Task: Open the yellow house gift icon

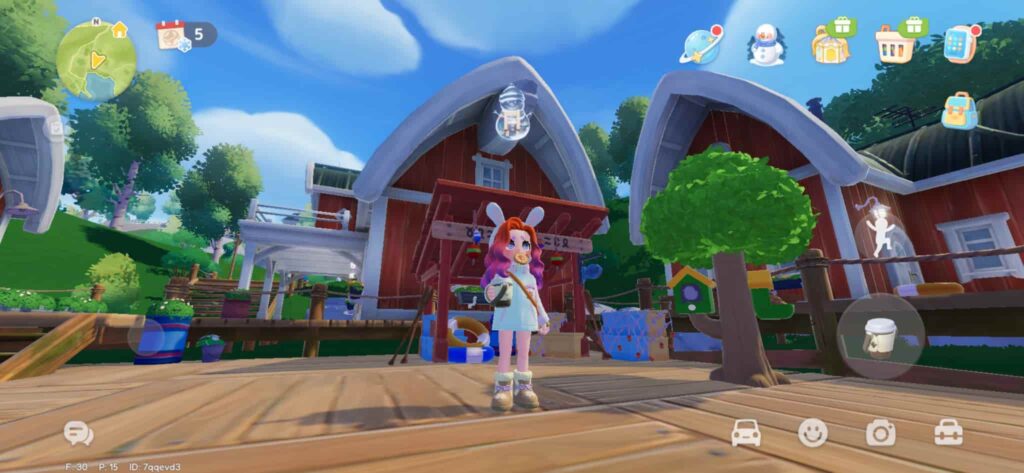Action: pos(832,44)
